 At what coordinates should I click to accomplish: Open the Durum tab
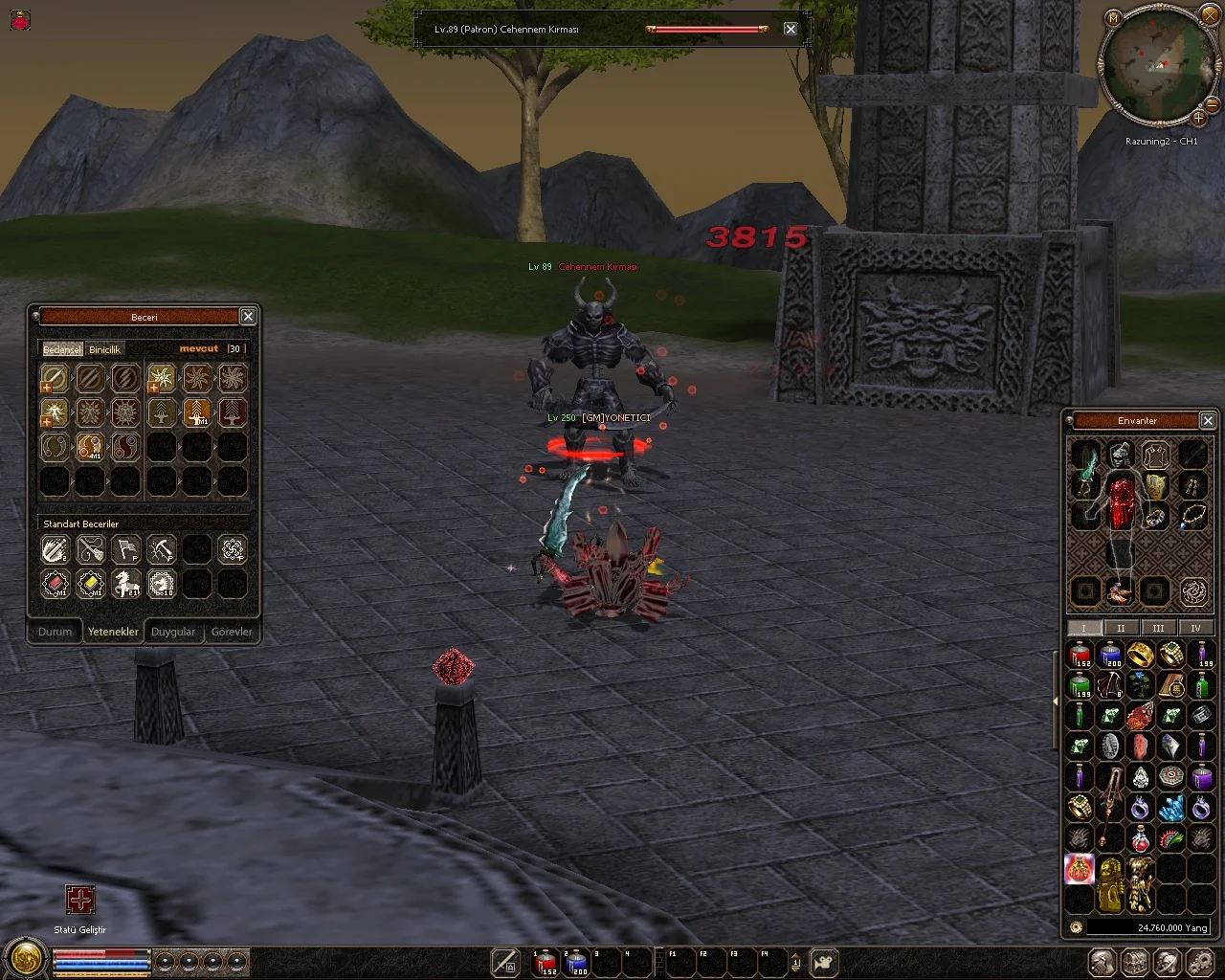tap(55, 632)
